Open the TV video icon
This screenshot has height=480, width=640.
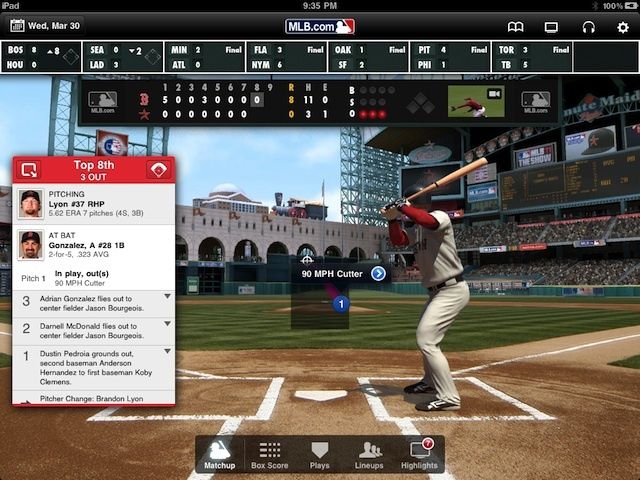tap(551, 27)
